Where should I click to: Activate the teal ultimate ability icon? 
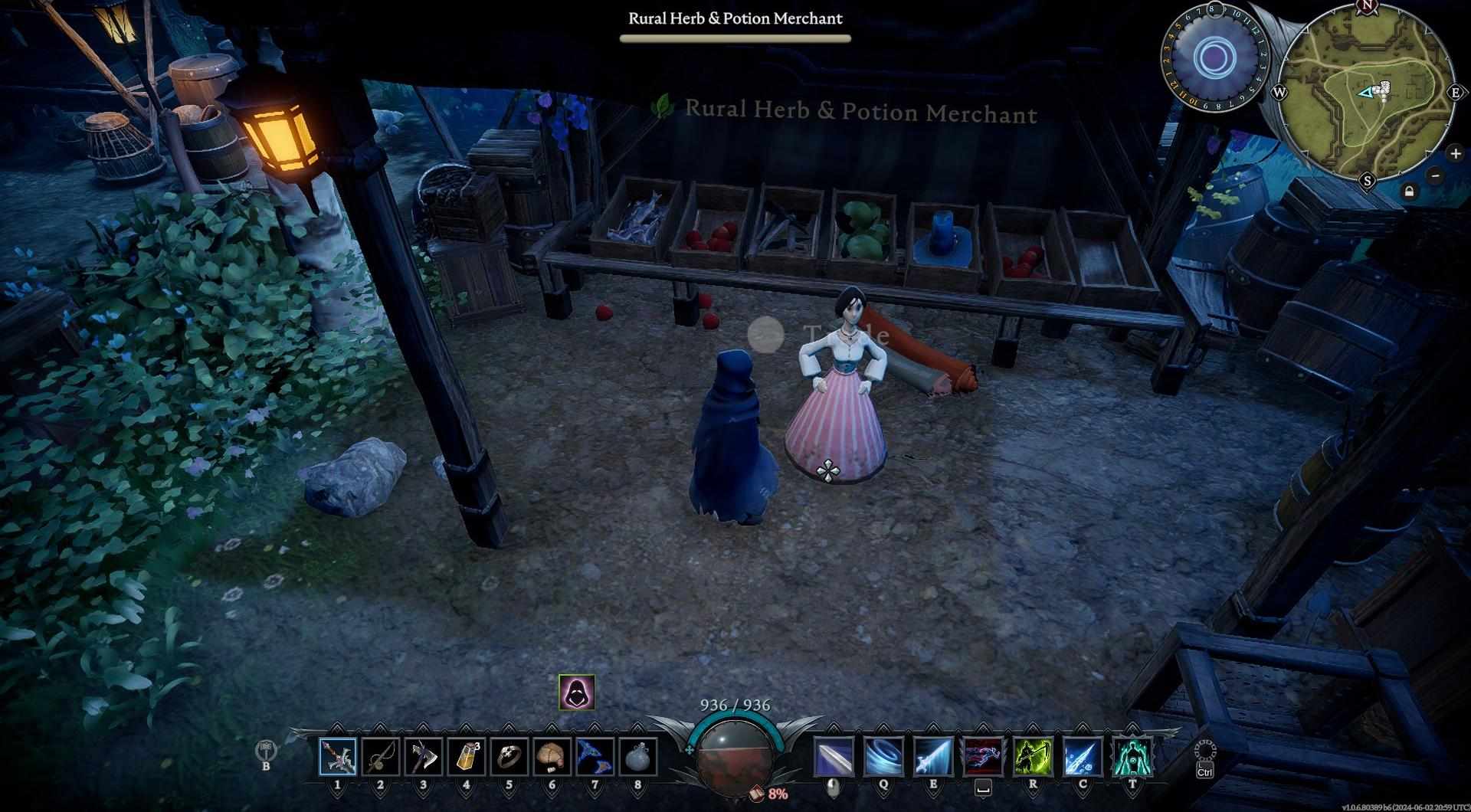click(1132, 758)
